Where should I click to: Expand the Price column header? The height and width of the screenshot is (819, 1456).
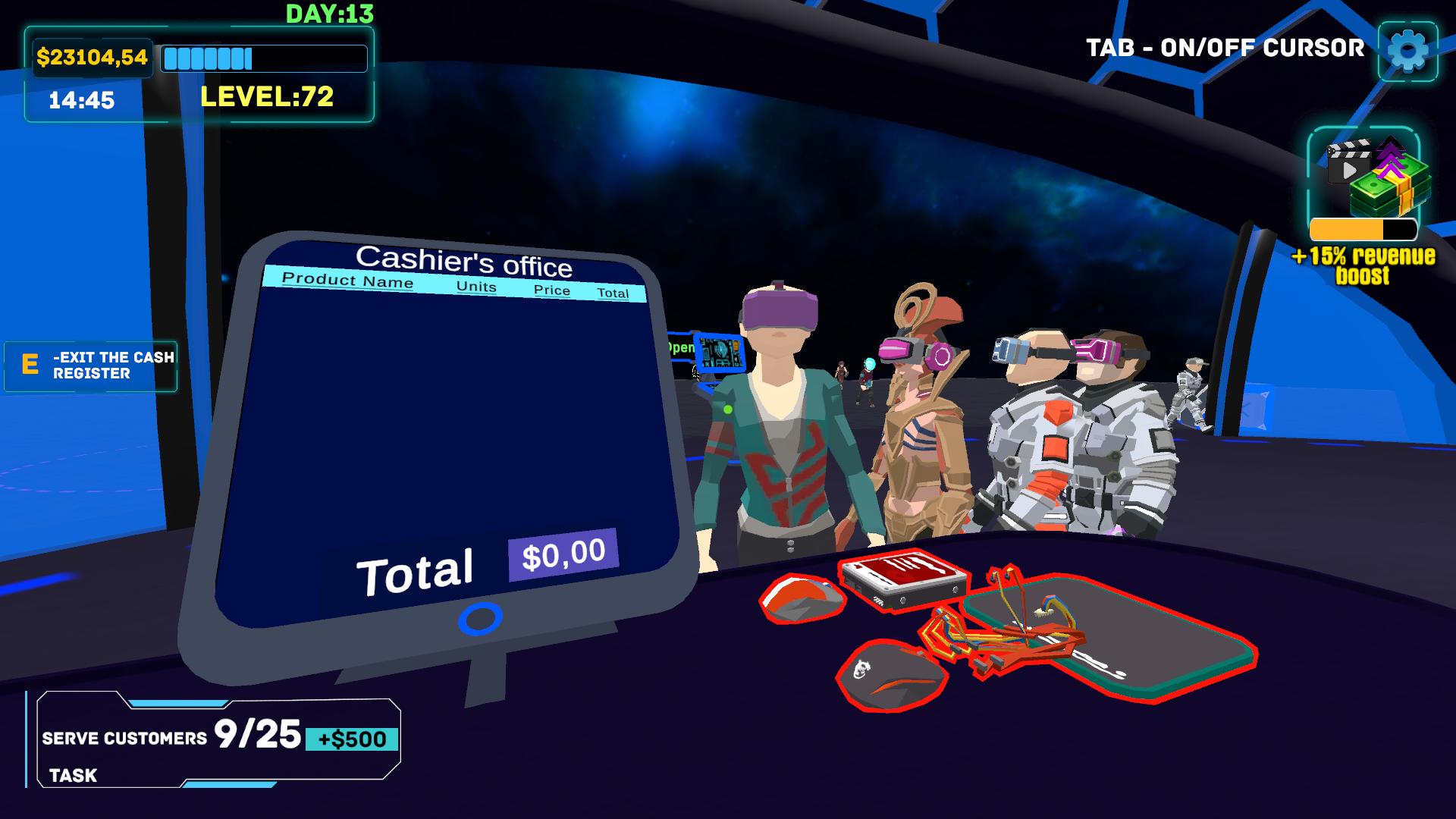click(x=552, y=290)
